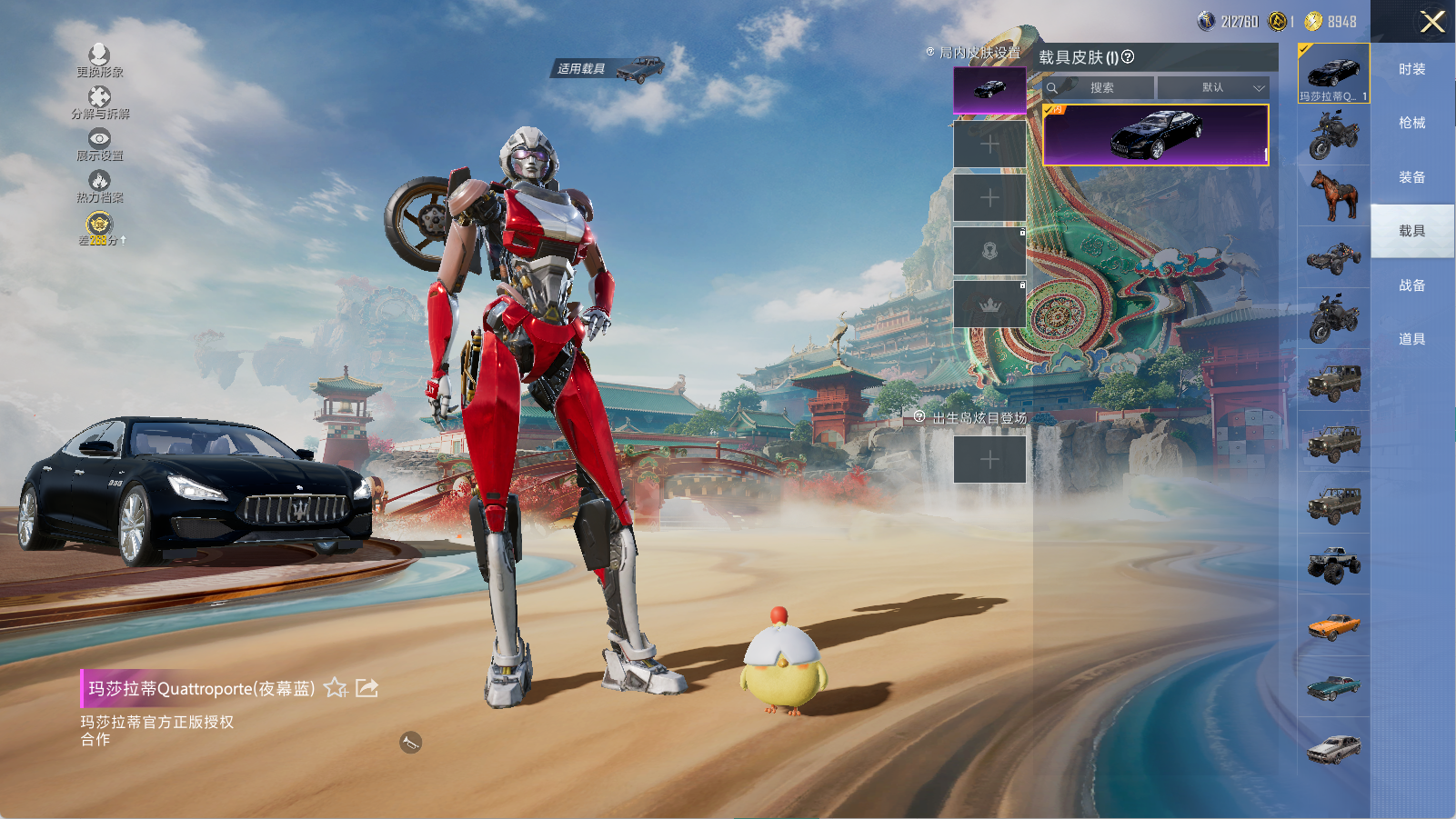Screen dimensions: 1456x819
Task: Open the 热力档案 profile icon
Action: [99, 182]
